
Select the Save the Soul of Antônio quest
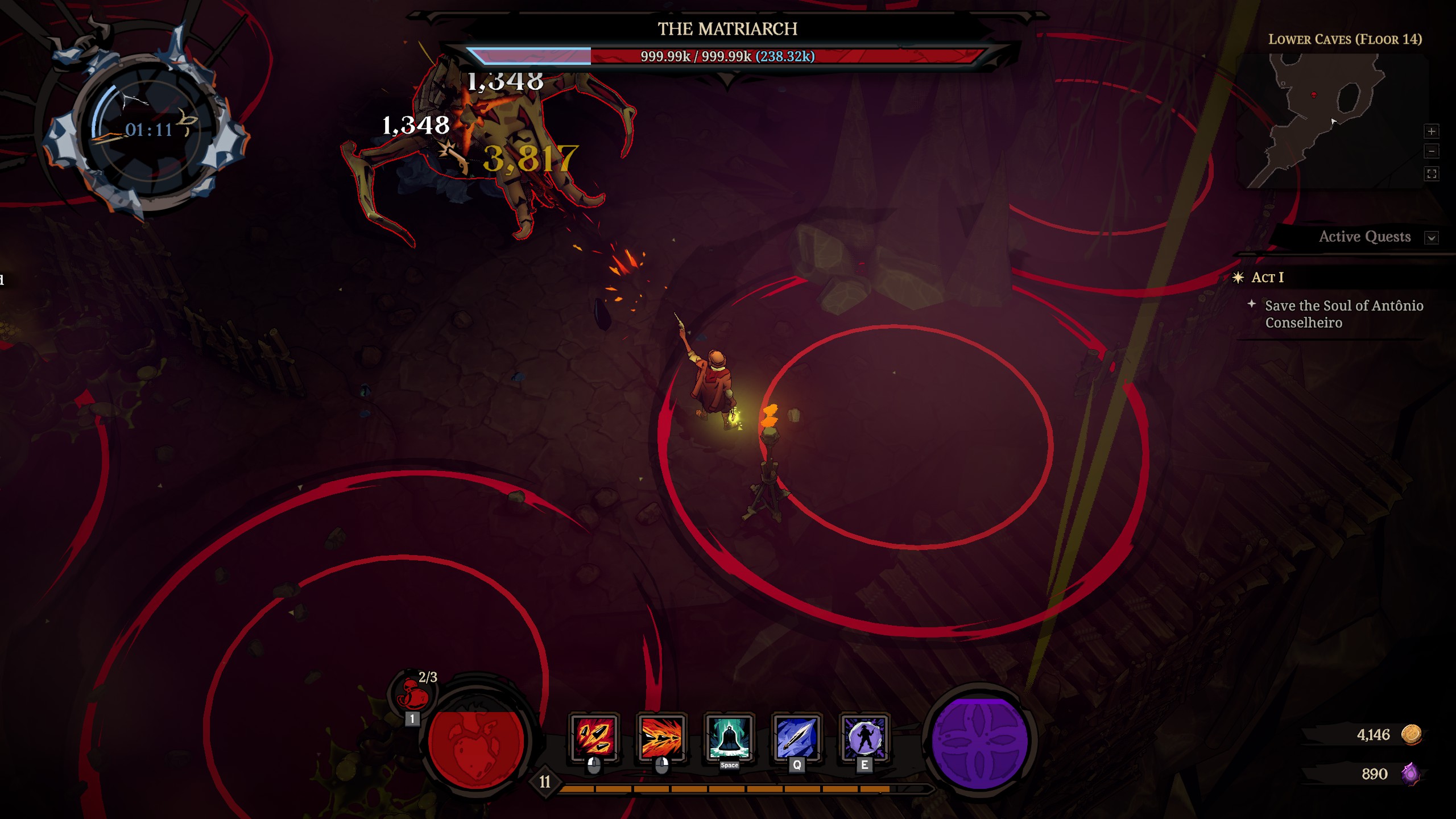point(1343,314)
